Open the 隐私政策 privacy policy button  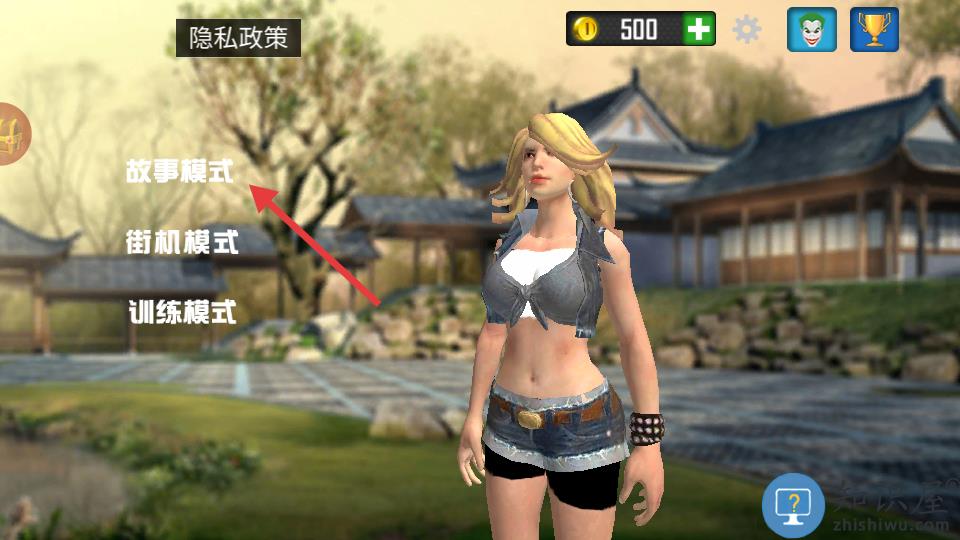point(238,38)
